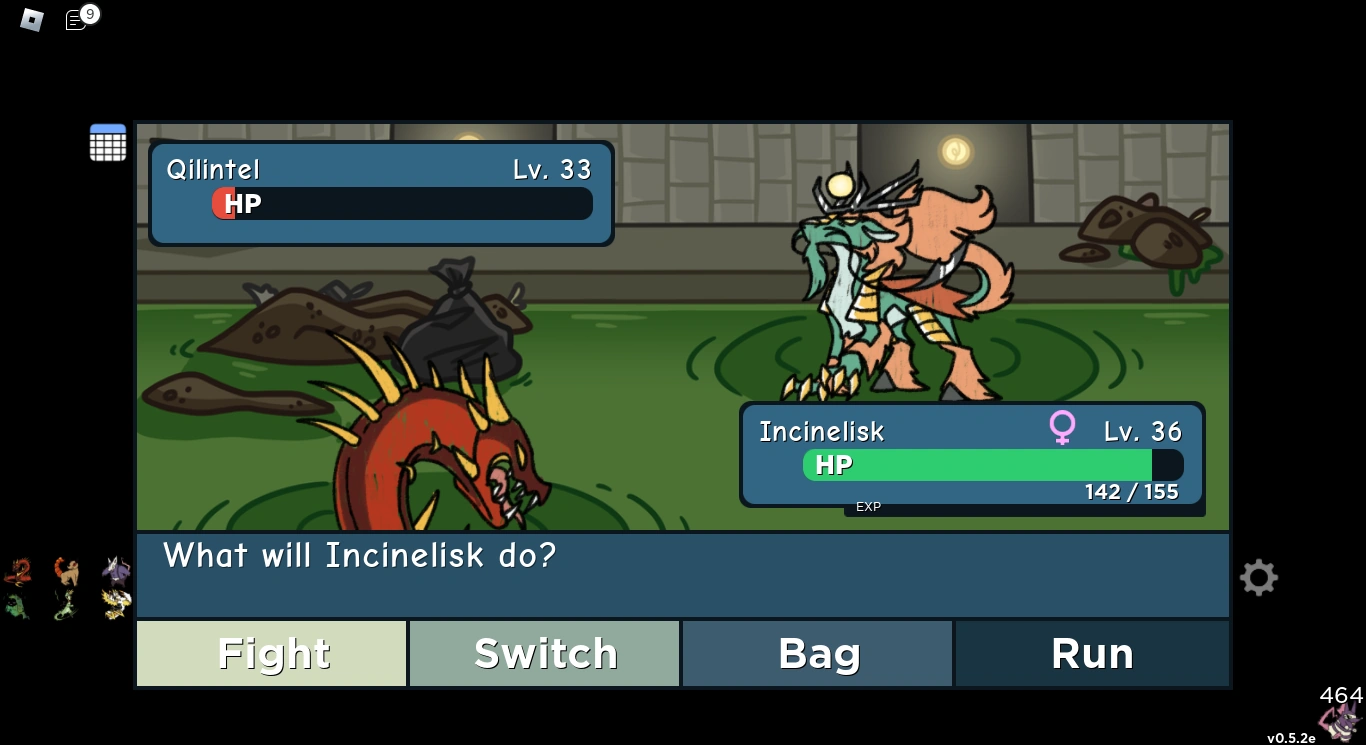Click the female gender symbol next to Incinelisk
The height and width of the screenshot is (745, 1366).
(1062, 427)
